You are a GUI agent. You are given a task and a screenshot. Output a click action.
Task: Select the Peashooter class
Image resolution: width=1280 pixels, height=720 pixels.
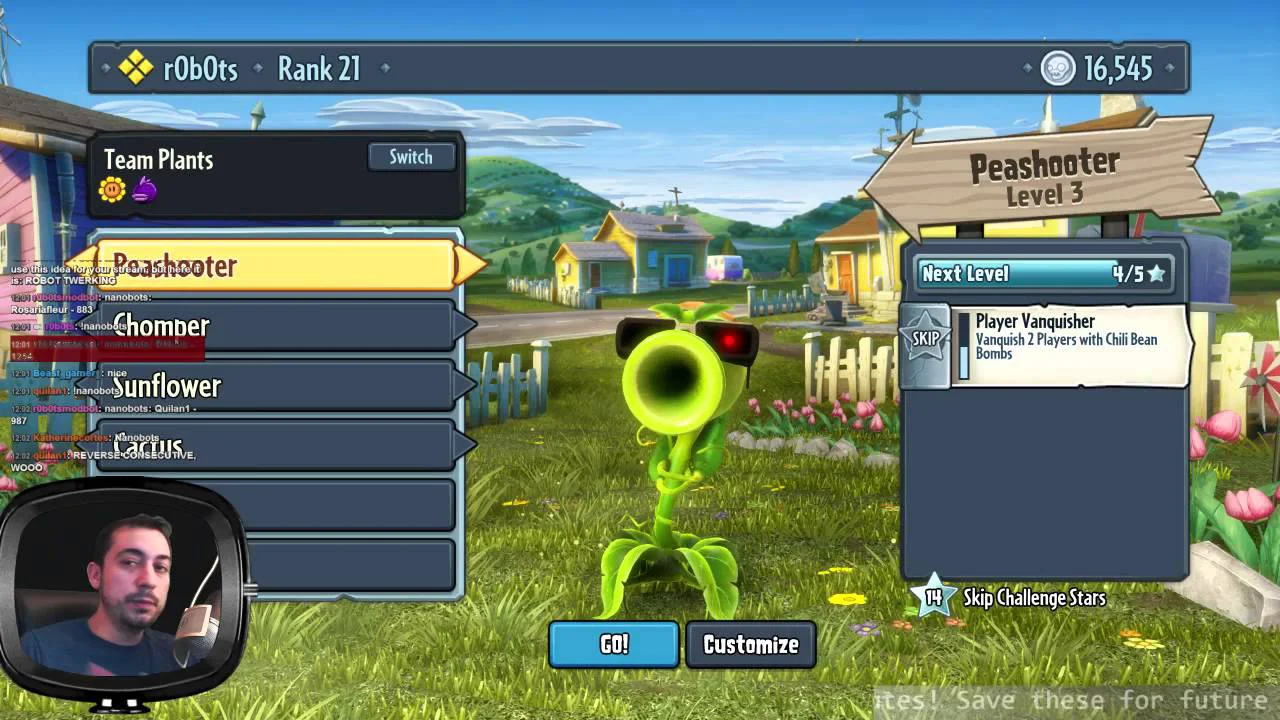(275, 265)
